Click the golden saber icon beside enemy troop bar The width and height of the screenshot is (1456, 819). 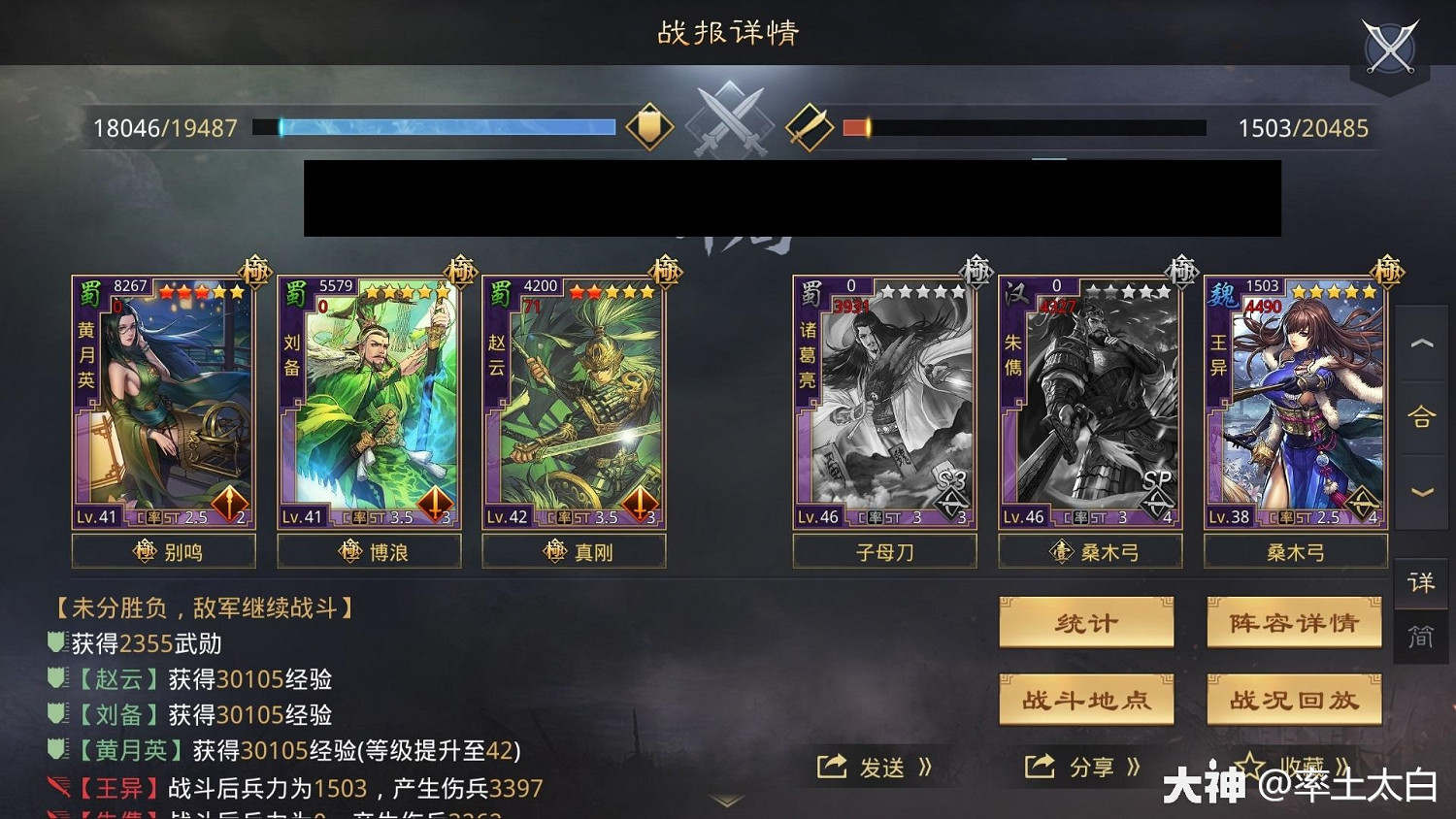tap(811, 125)
